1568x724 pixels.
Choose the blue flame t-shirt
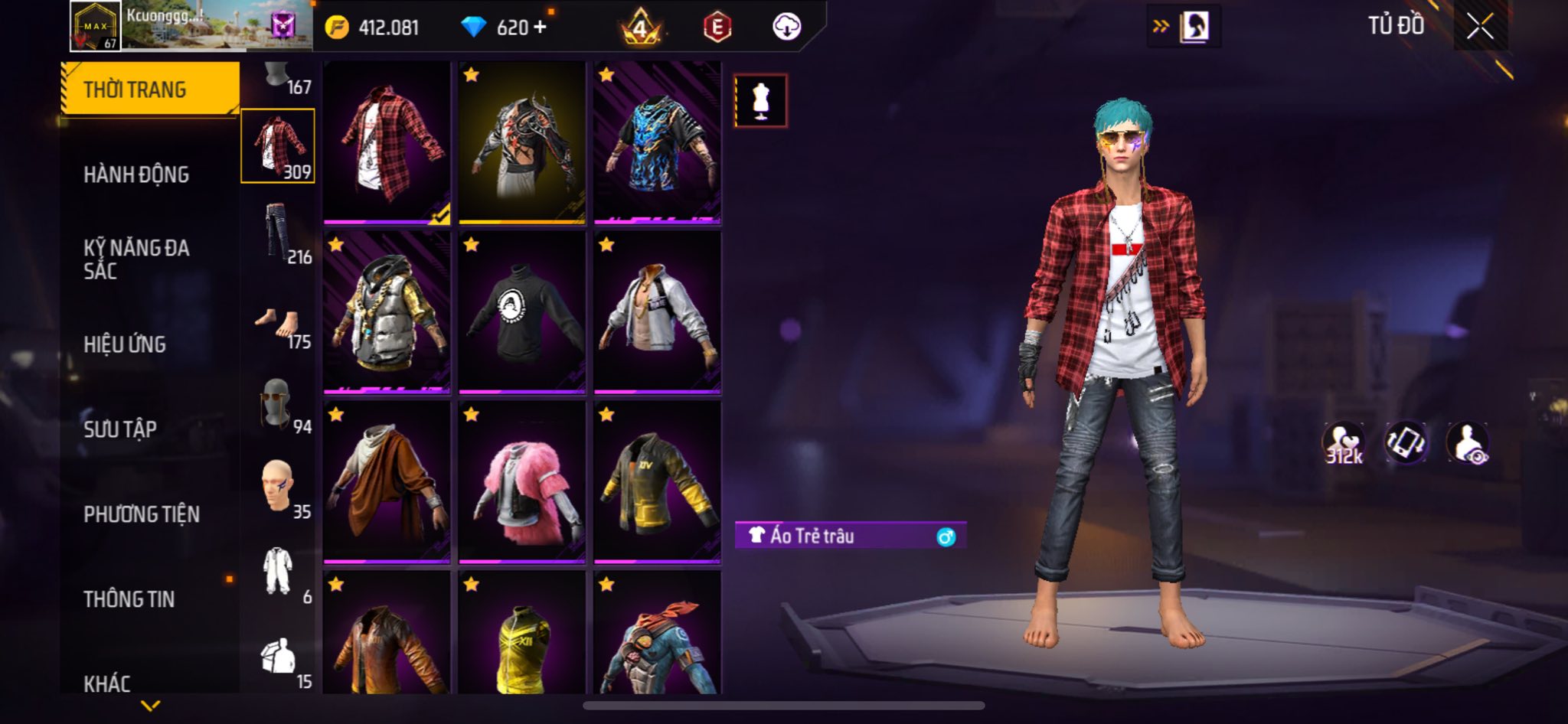tap(657, 143)
